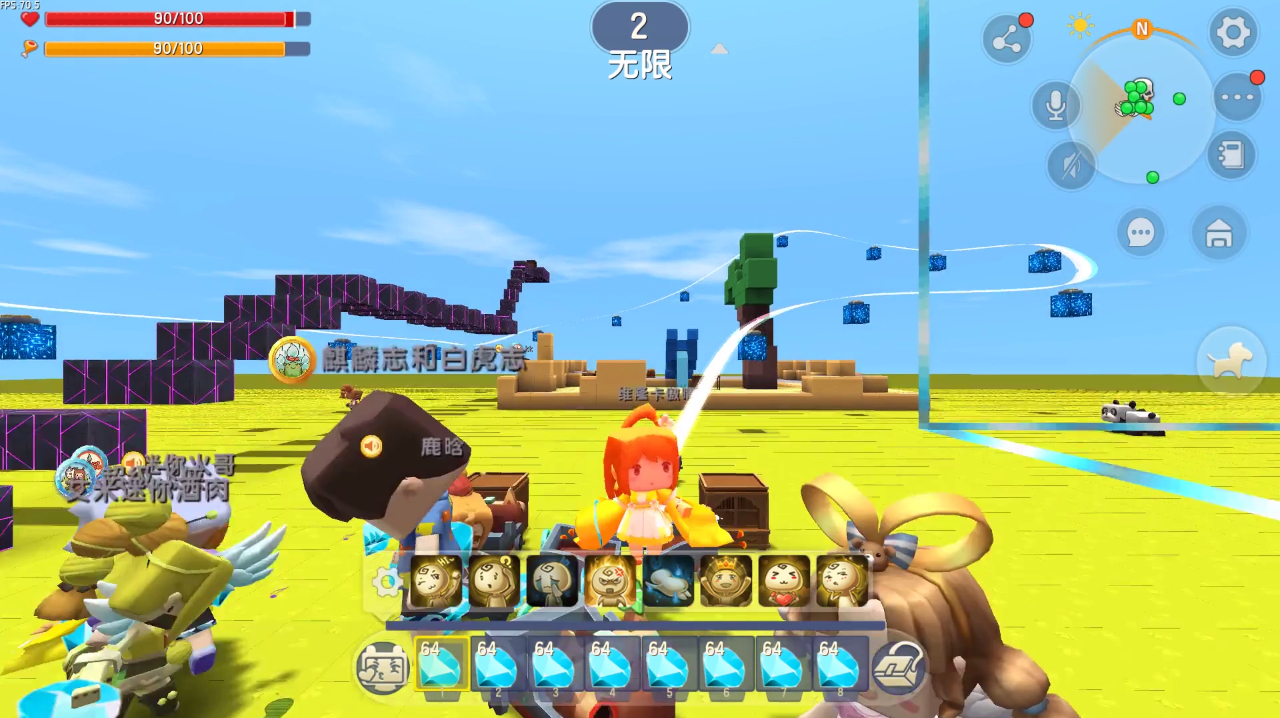Open the three-dots more options menu

(x=1237, y=97)
